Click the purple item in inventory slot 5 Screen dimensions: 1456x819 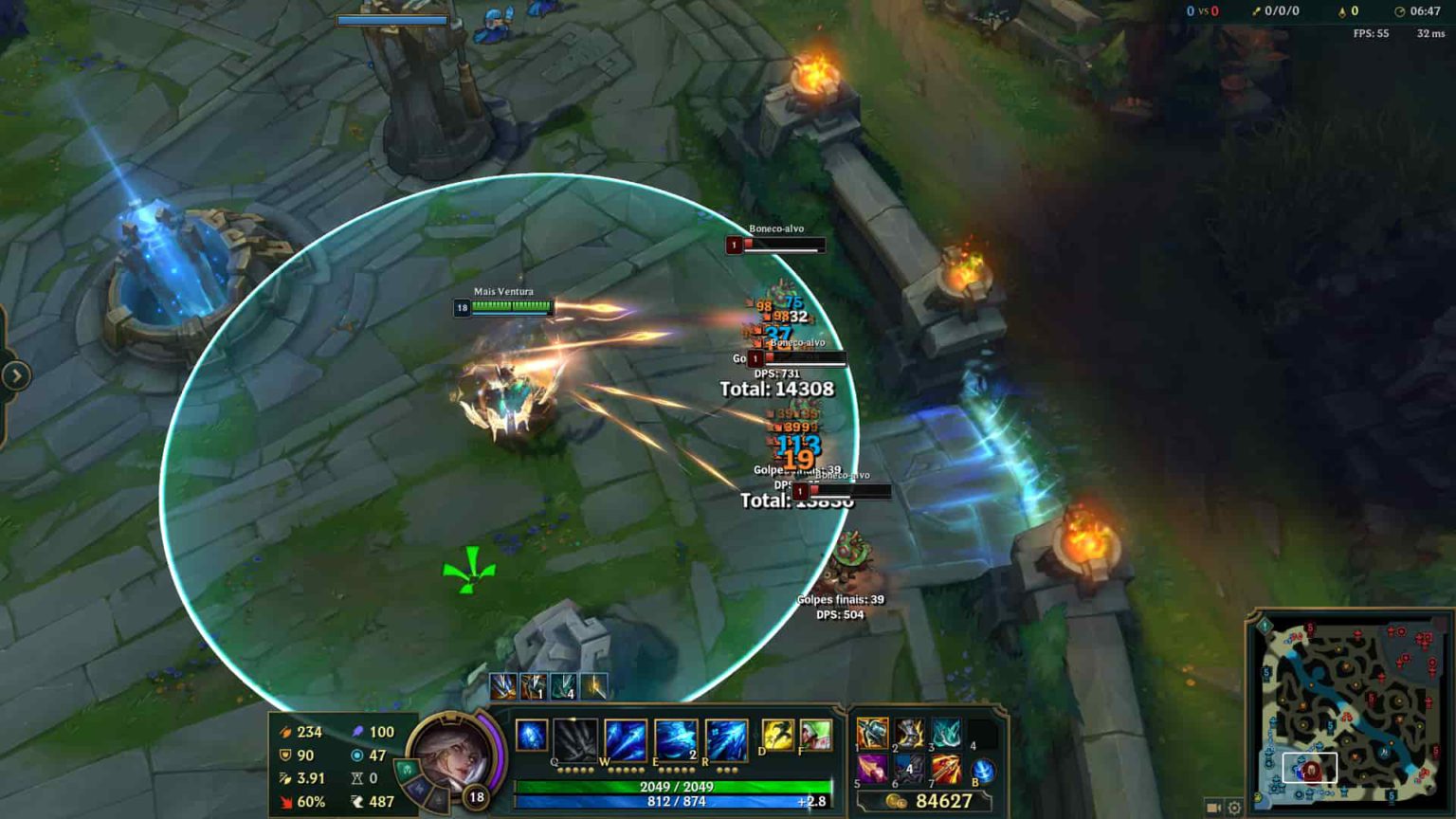click(x=872, y=770)
